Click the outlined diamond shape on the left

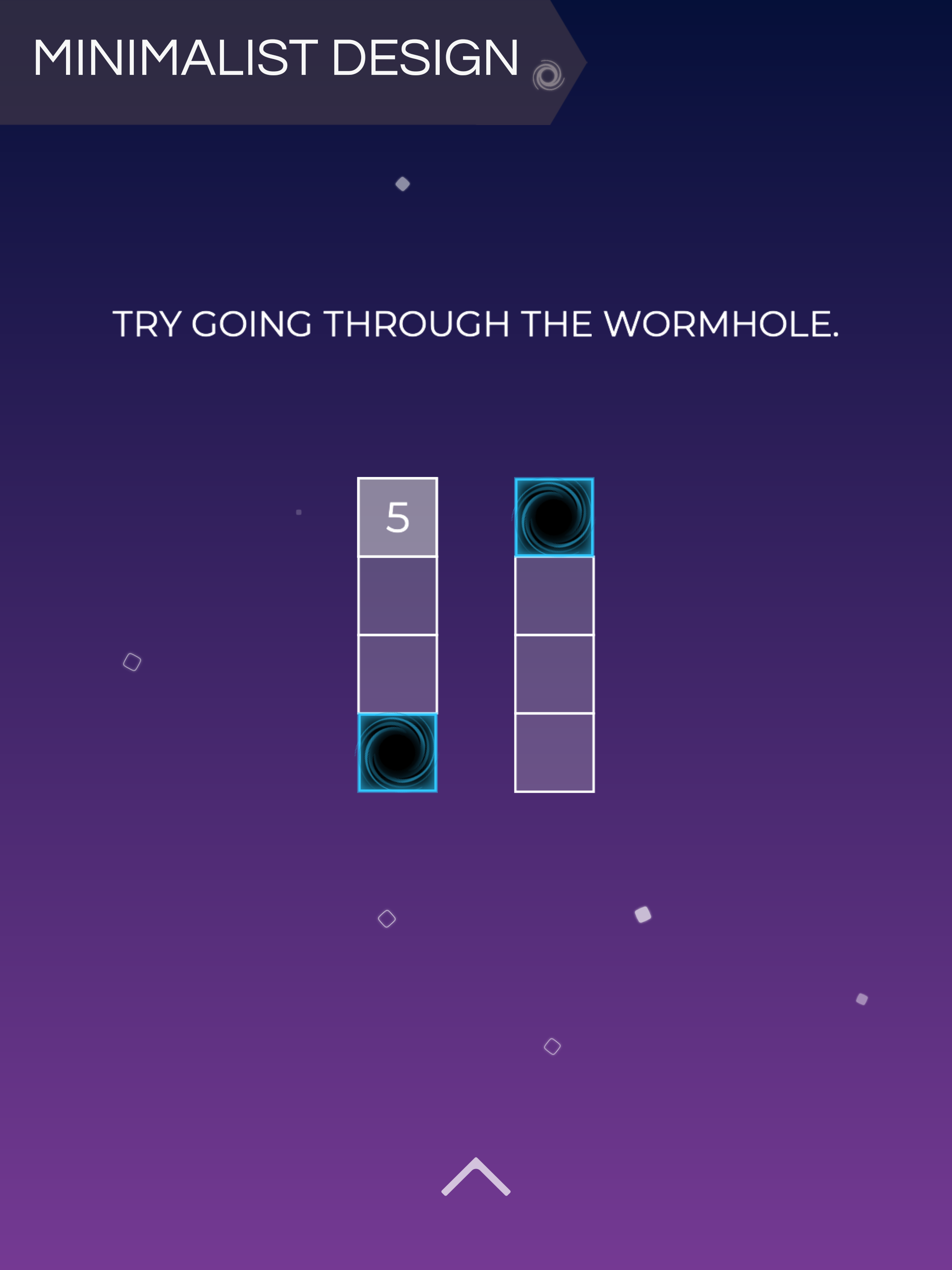[132, 661]
